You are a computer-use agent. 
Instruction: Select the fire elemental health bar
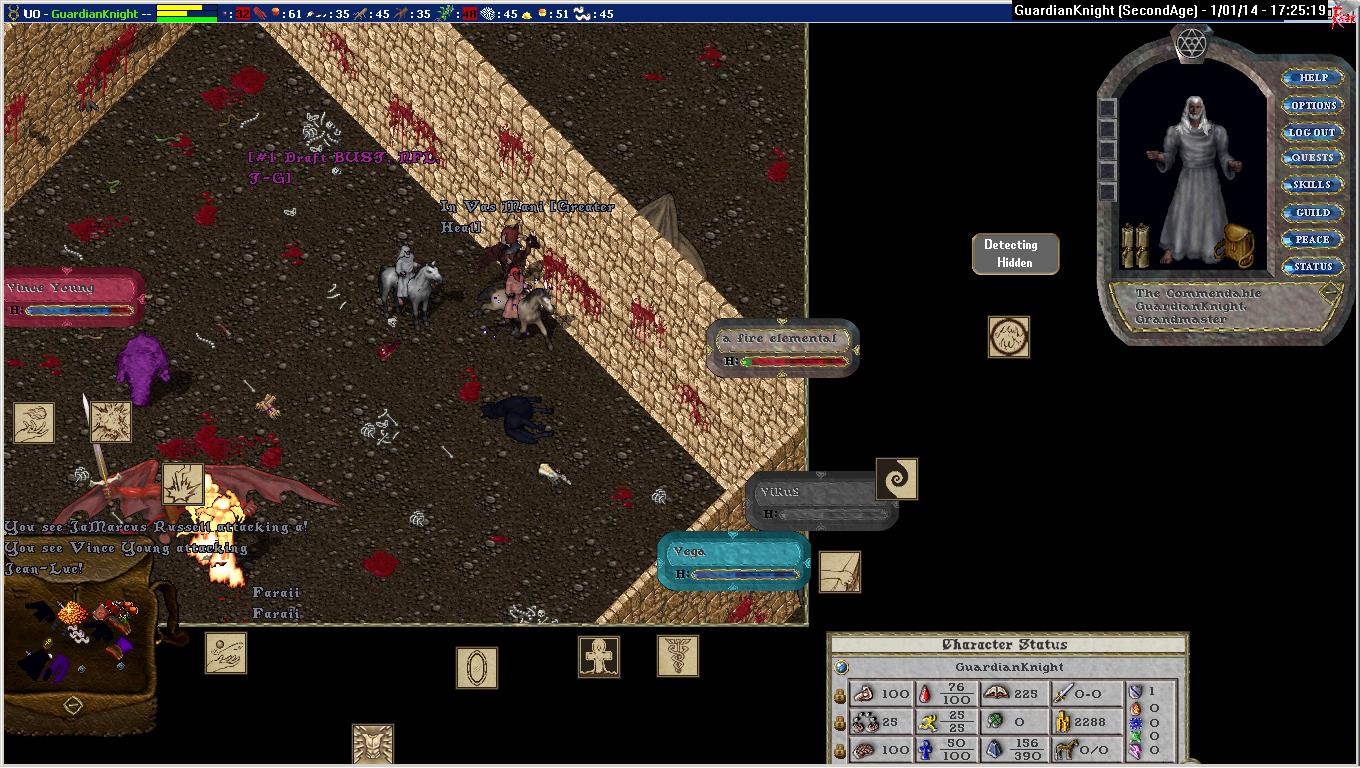coord(781,348)
